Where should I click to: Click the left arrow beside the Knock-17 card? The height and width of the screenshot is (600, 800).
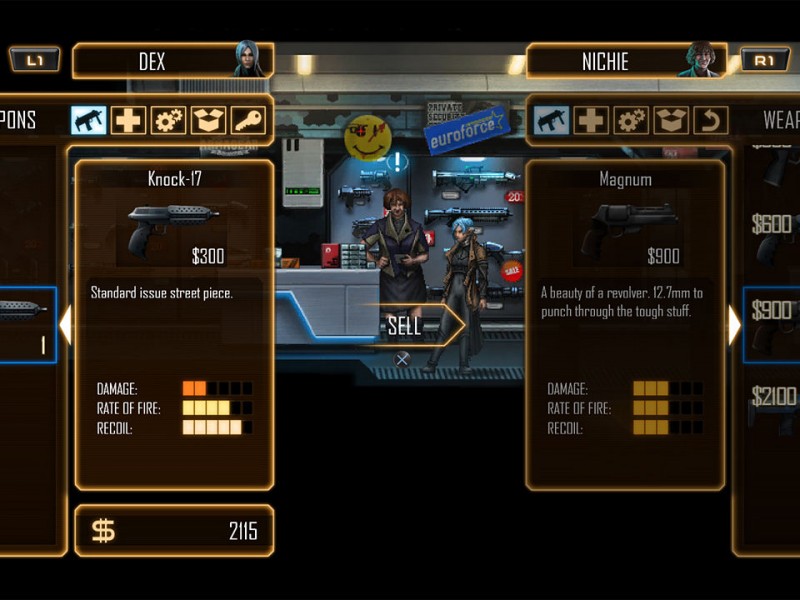click(x=65, y=325)
